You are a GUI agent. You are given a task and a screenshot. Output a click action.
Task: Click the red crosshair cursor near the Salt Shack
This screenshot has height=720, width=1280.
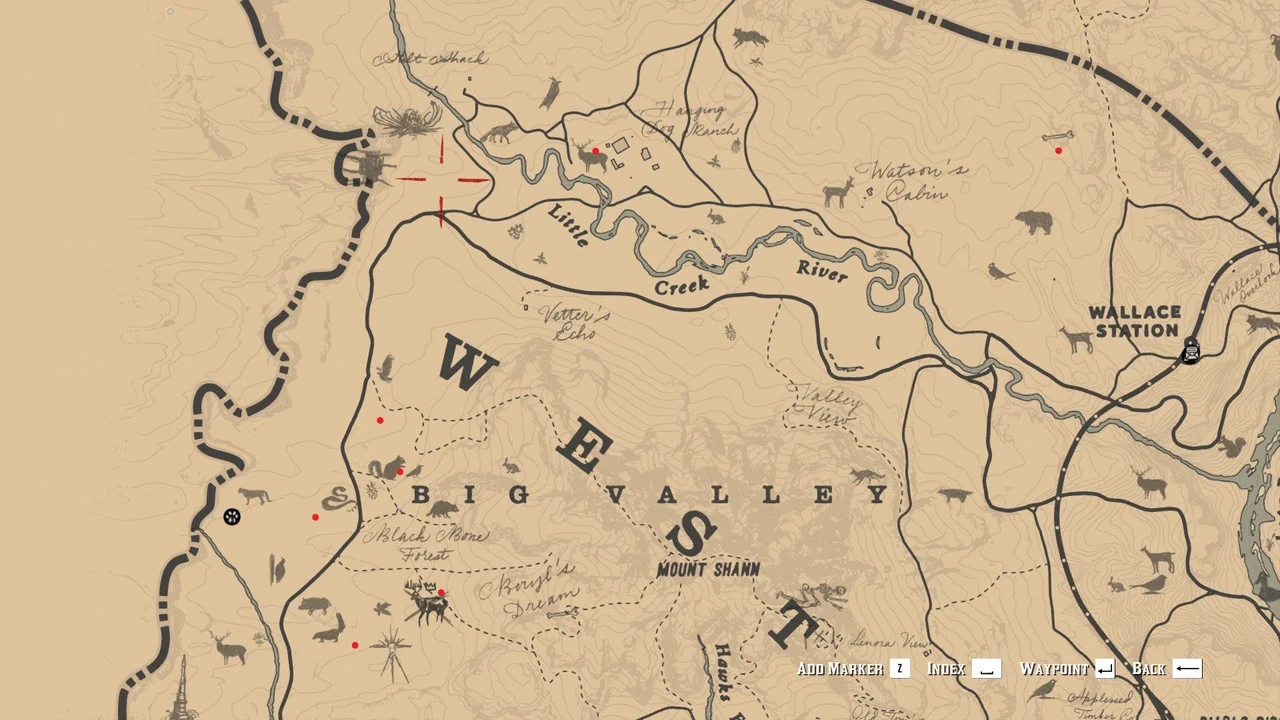click(440, 180)
